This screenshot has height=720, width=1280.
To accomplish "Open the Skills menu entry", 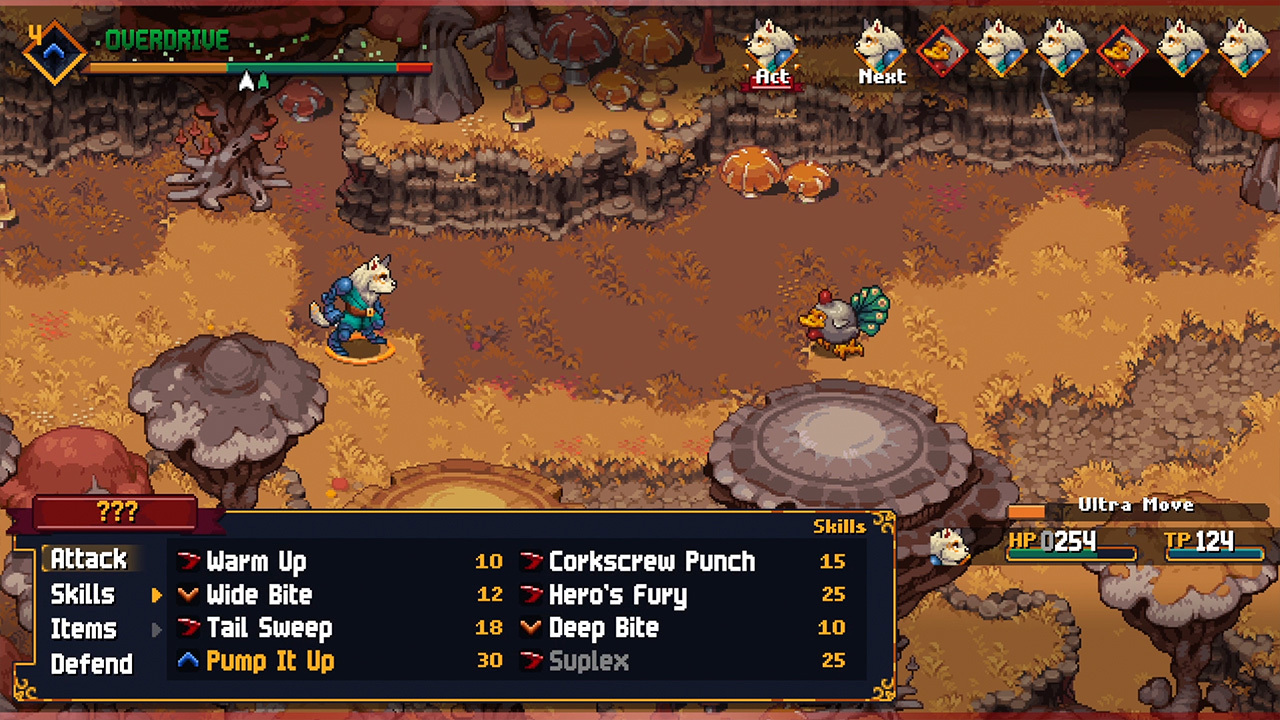I will (84, 595).
